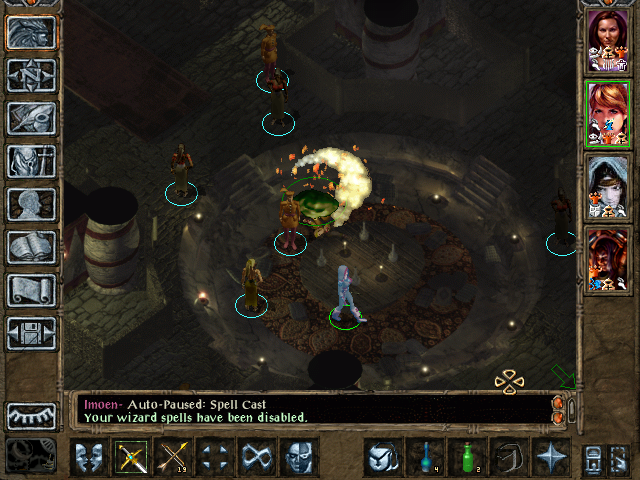This screenshot has height=480, width=640.
Task: Use the blue potion quick item
Action: click(x=425, y=456)
